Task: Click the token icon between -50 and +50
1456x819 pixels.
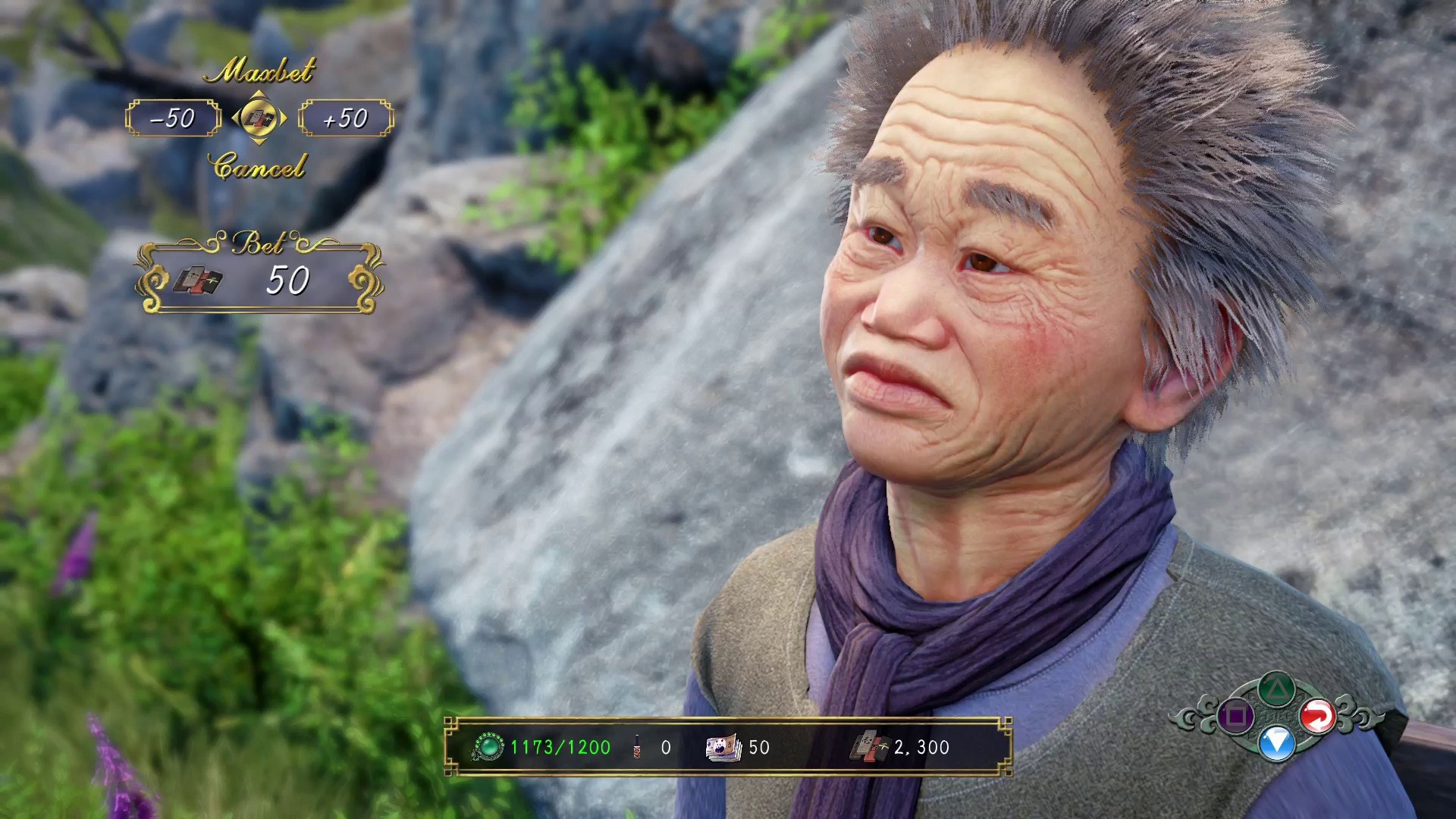Action: pyautogui.click(x=260, y=118)
